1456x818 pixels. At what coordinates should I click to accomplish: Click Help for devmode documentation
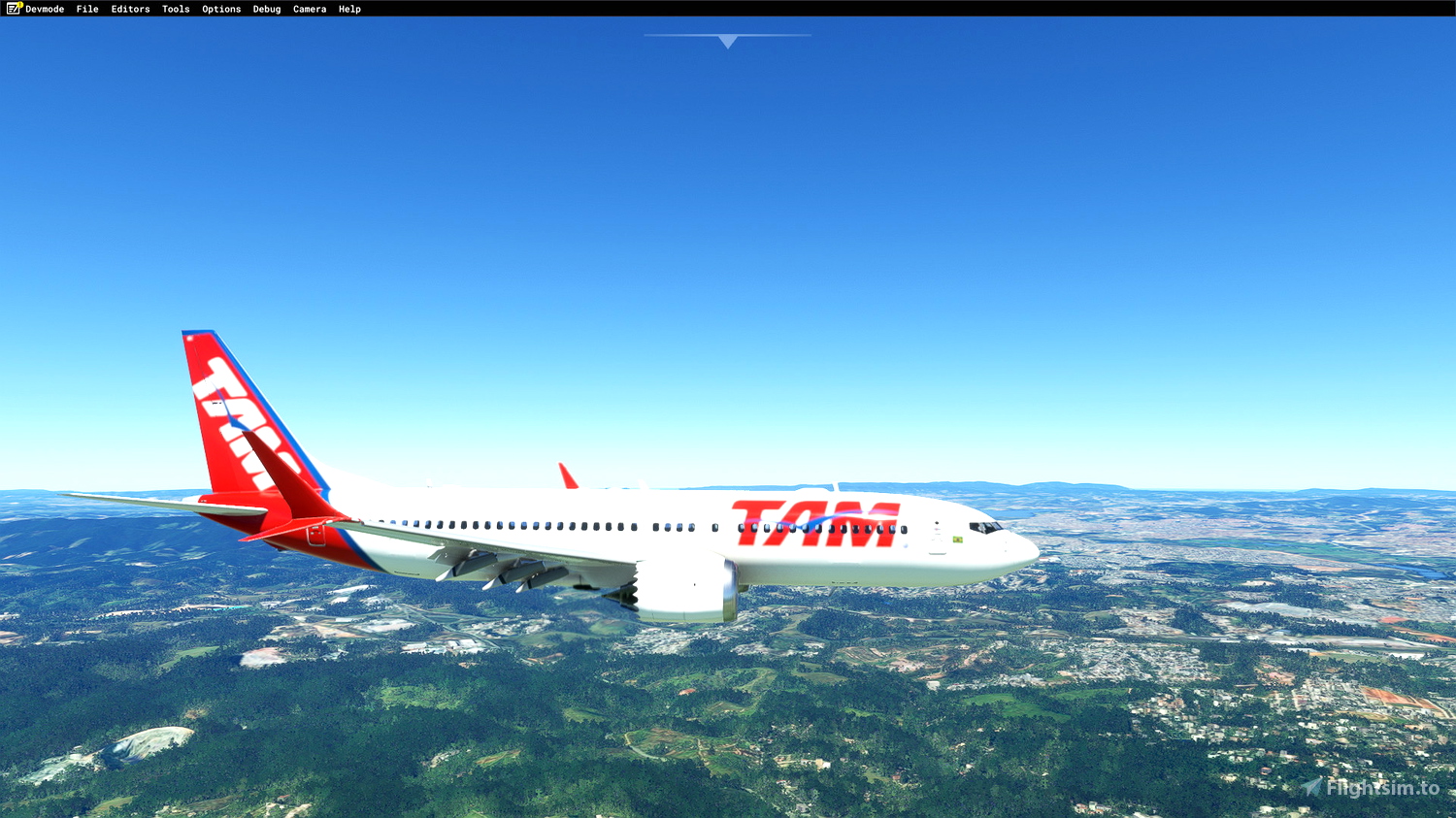[x=348, y=9]
